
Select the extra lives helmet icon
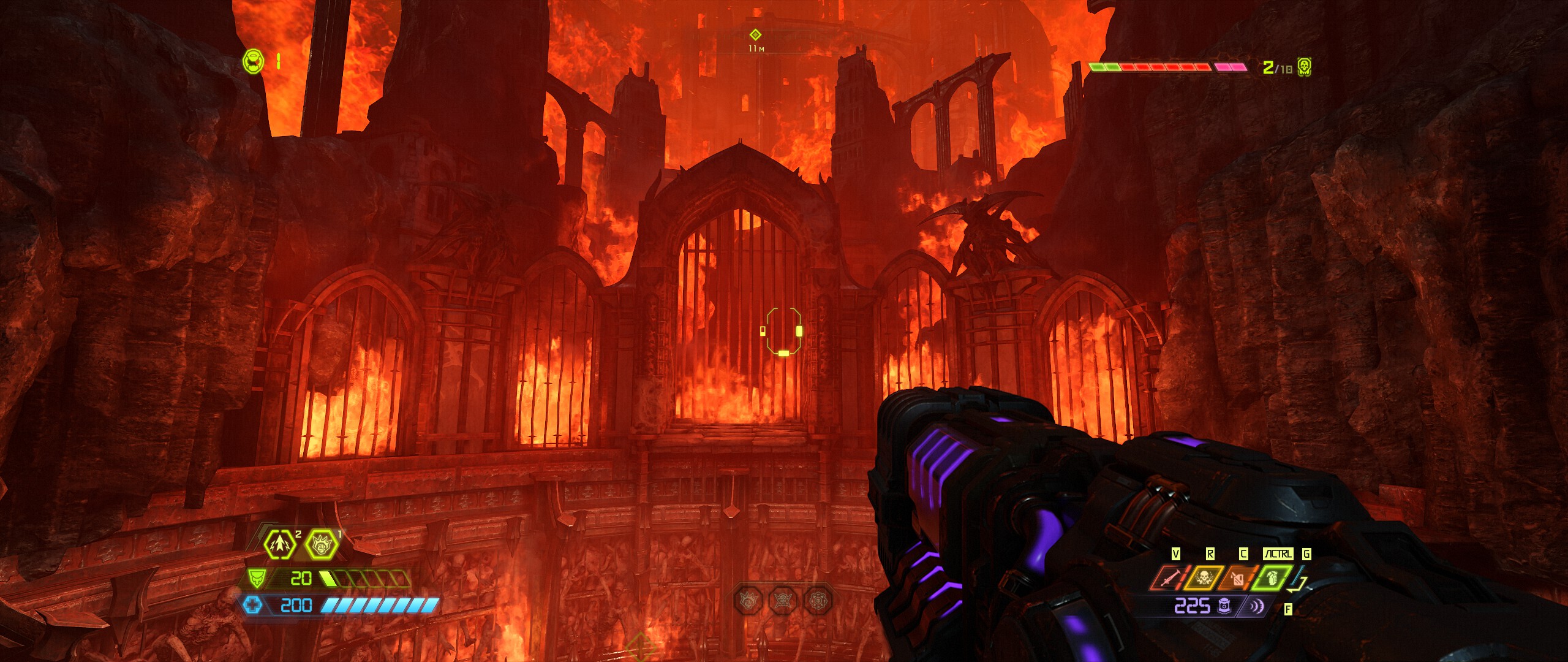point(253,61)
